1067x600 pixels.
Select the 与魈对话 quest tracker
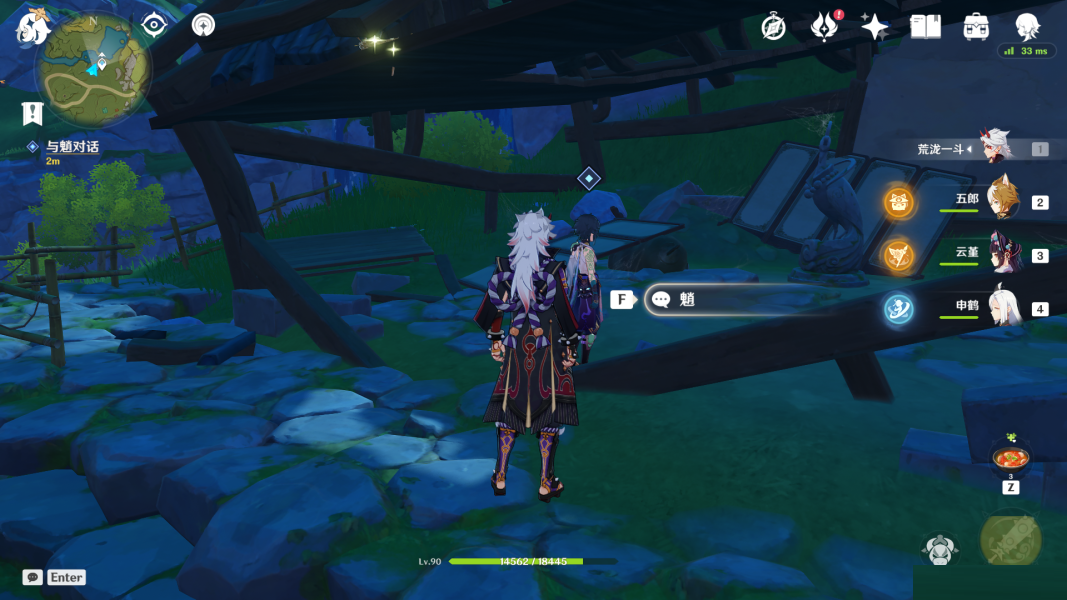pyautogui.click(x=72, y=147)
